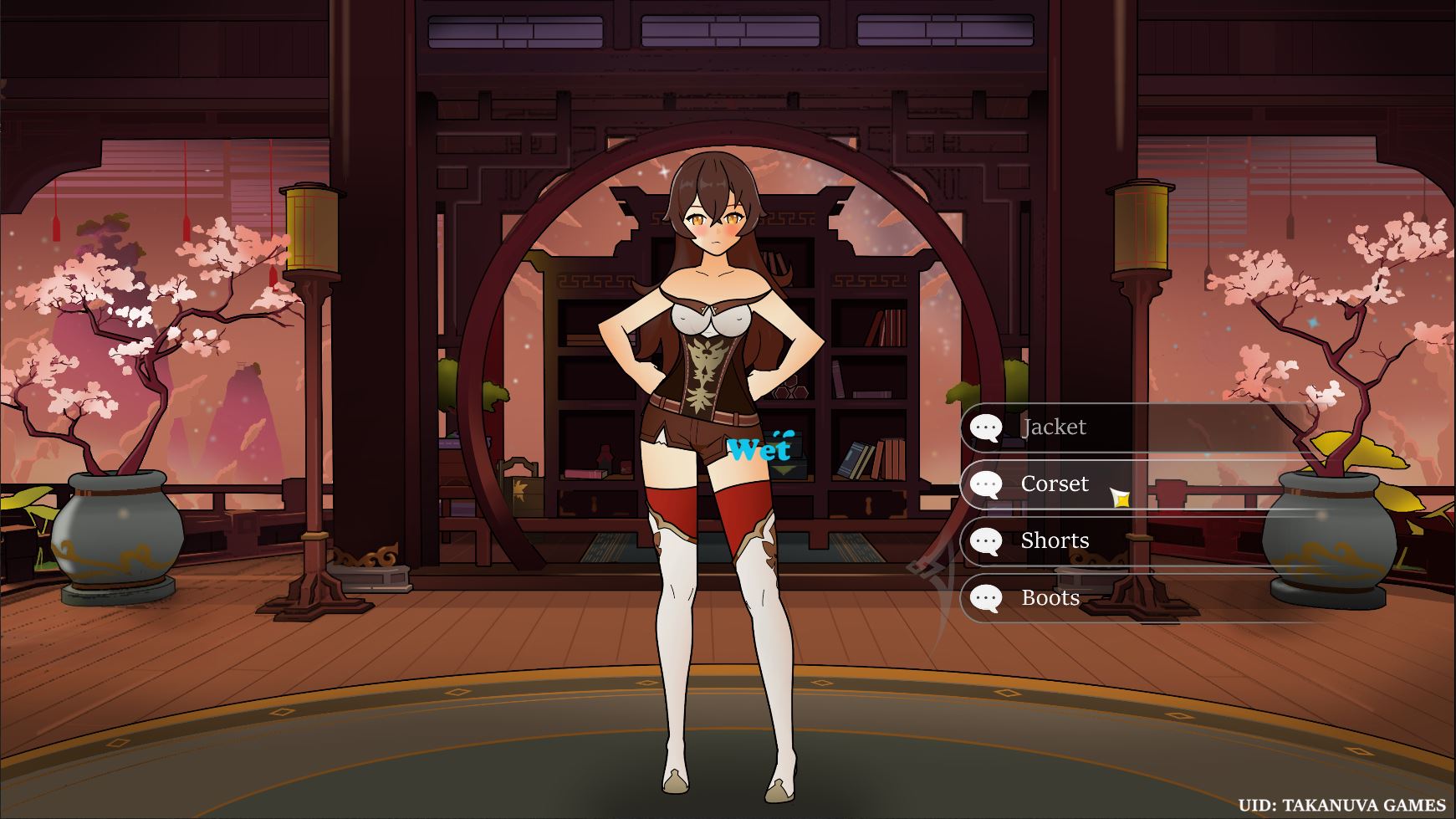Select the Corset dialogue option
This screenshot has height=819, width=1456.
click(x=1054, y=484)
